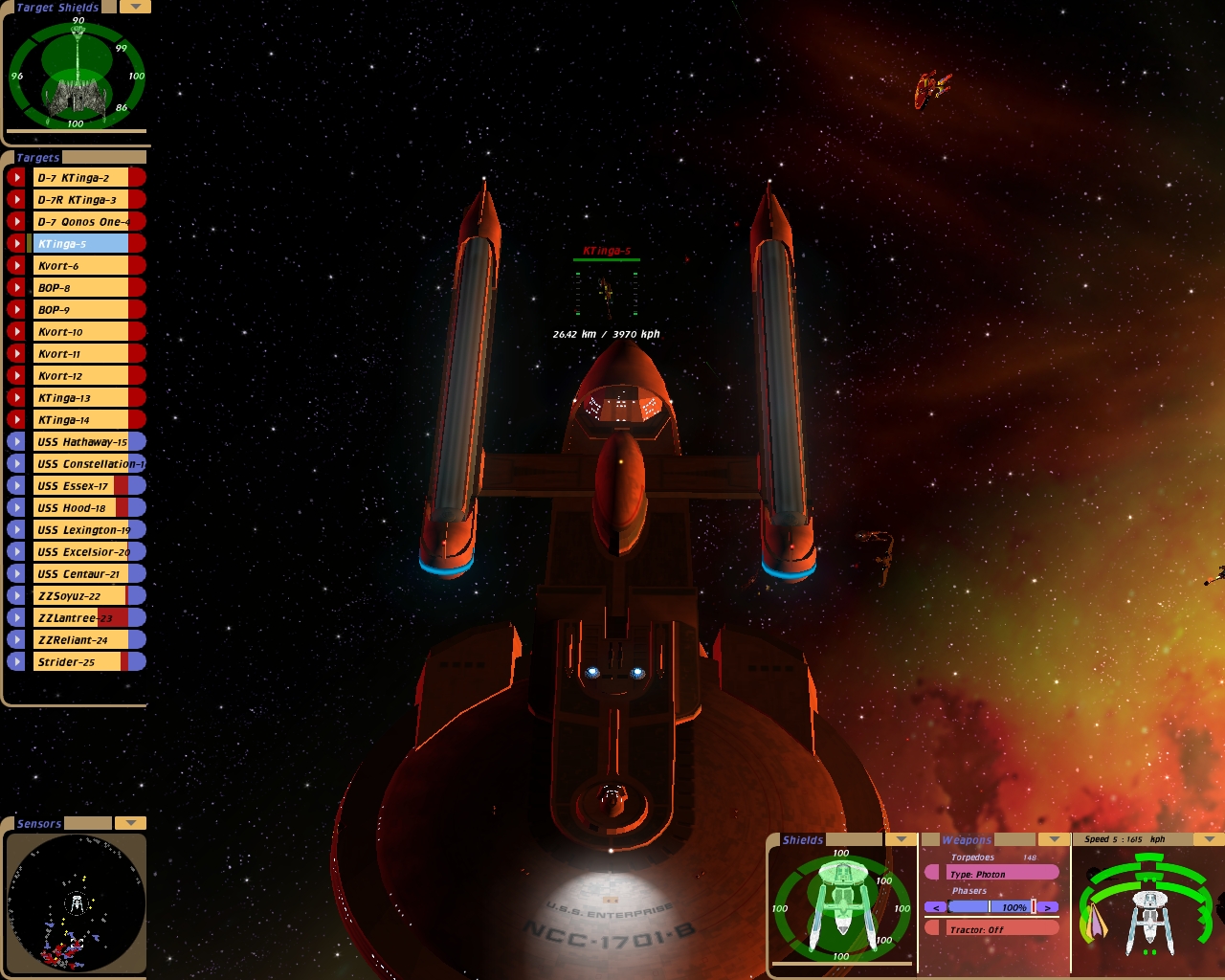Choose the ZZReliant-24 entry

coord(80,640)
